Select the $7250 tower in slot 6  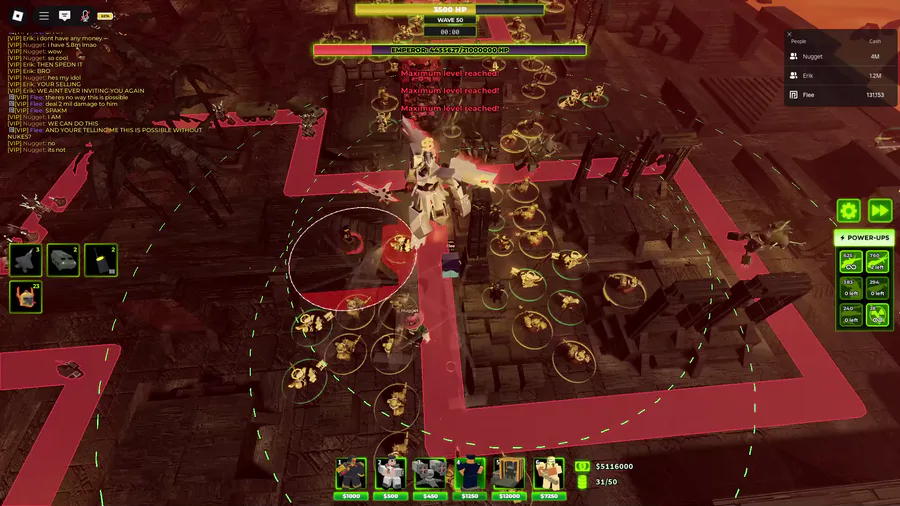click(x=548, y=475)
